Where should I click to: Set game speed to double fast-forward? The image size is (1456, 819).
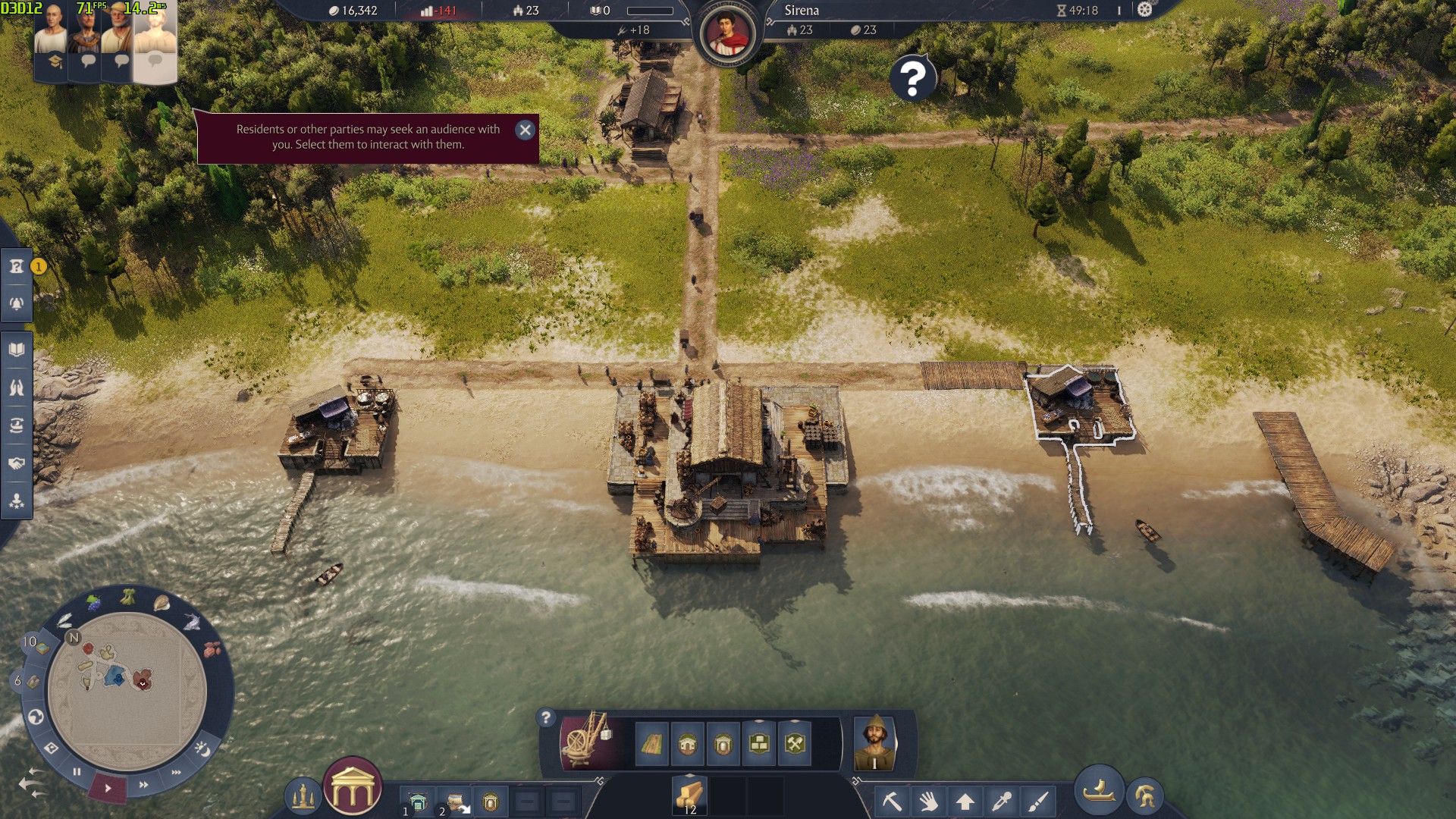pos(143,785)
